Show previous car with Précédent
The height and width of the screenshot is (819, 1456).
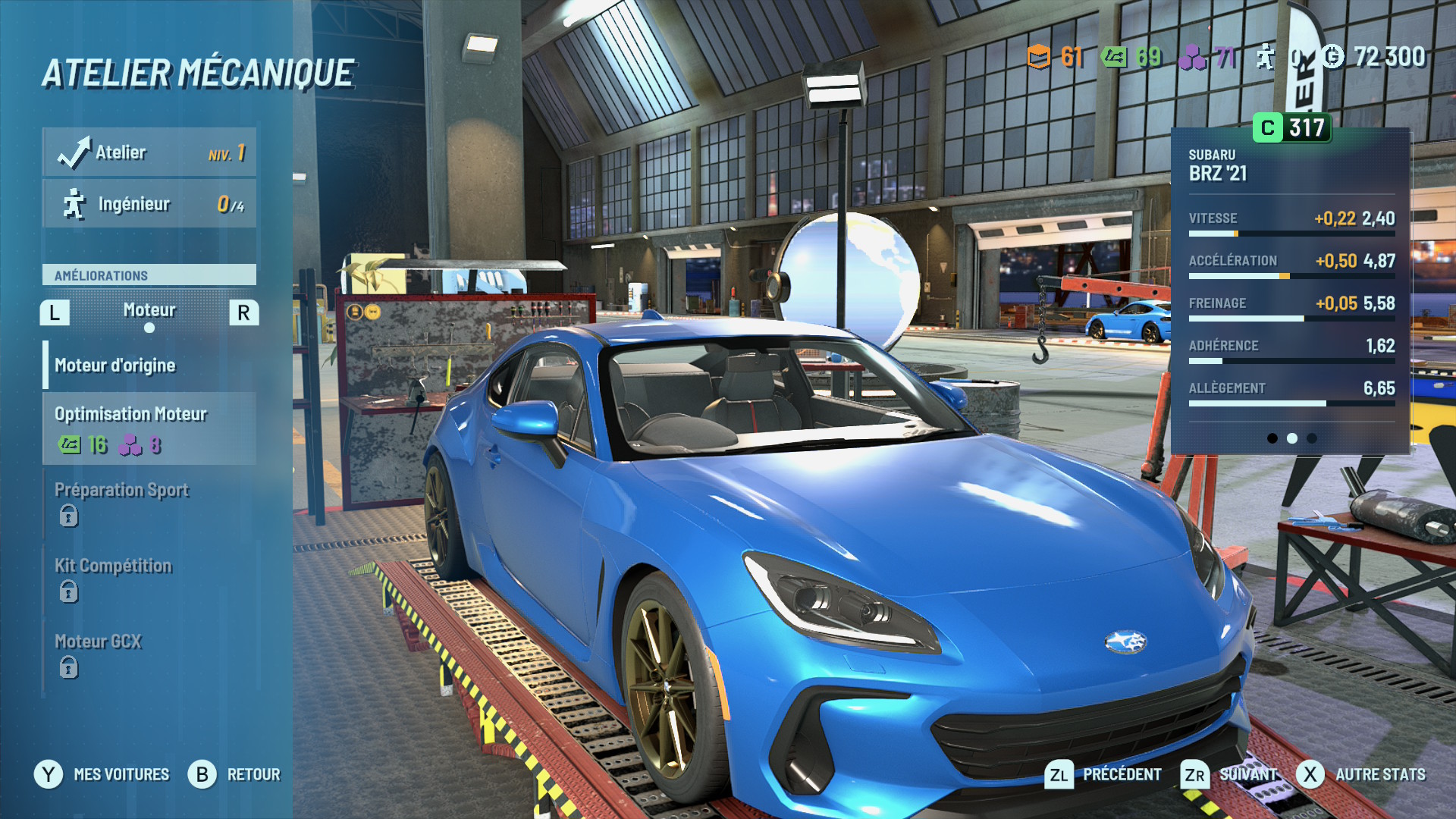tap(1103, 774)
